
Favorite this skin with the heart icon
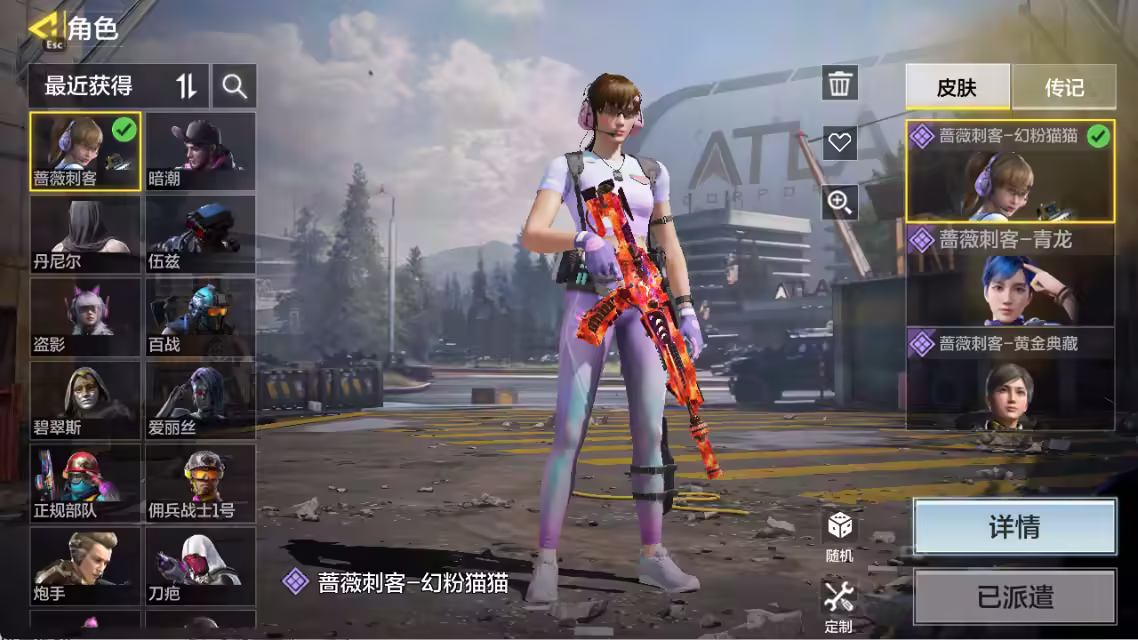click(x=840, y=143)
